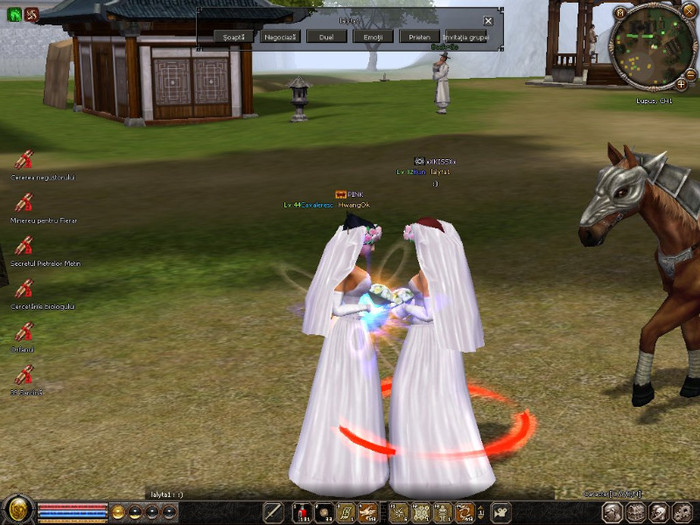Open the Minereu pentru Fierar quest scroll
Viewport: 700px width, 525px height.
pos(24,203)
